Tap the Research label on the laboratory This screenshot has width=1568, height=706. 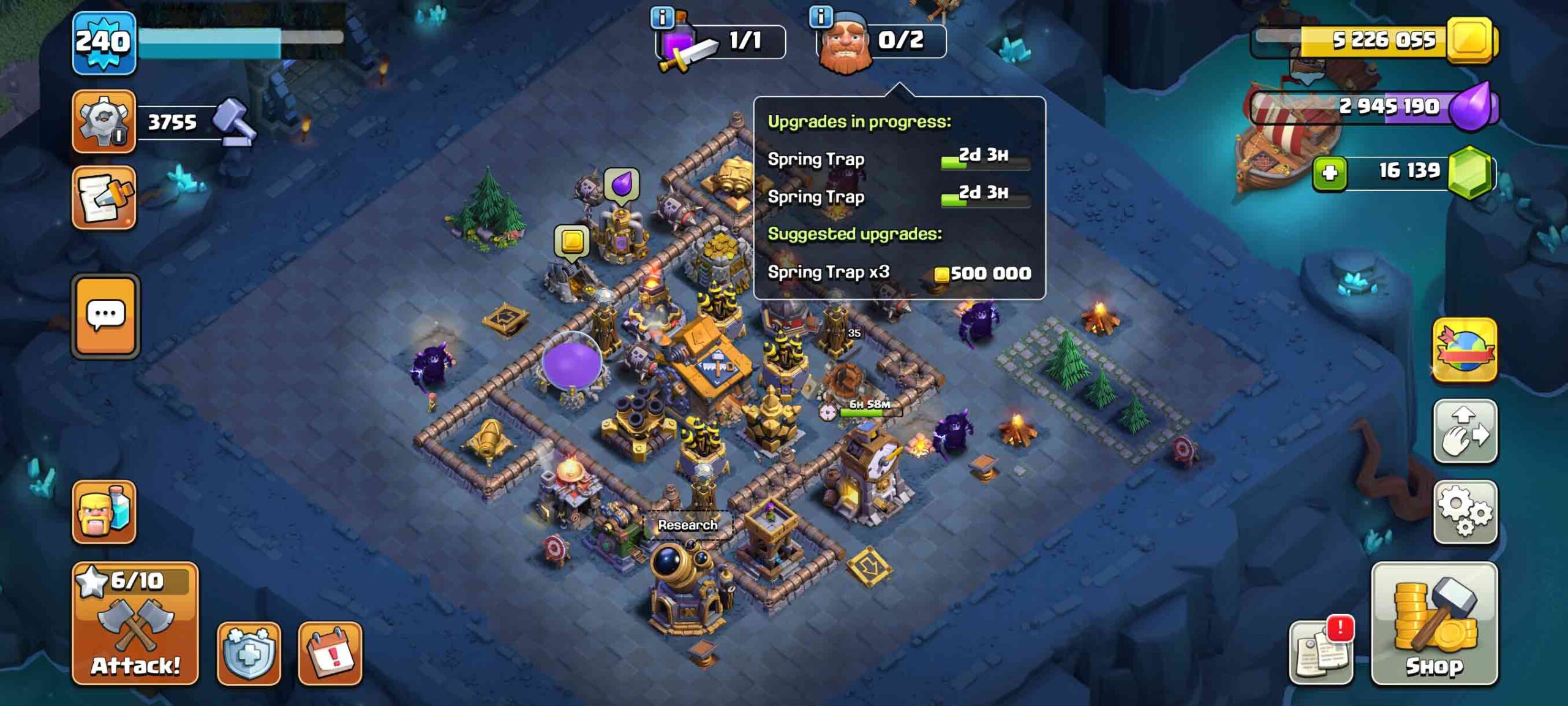coord(687,525)
